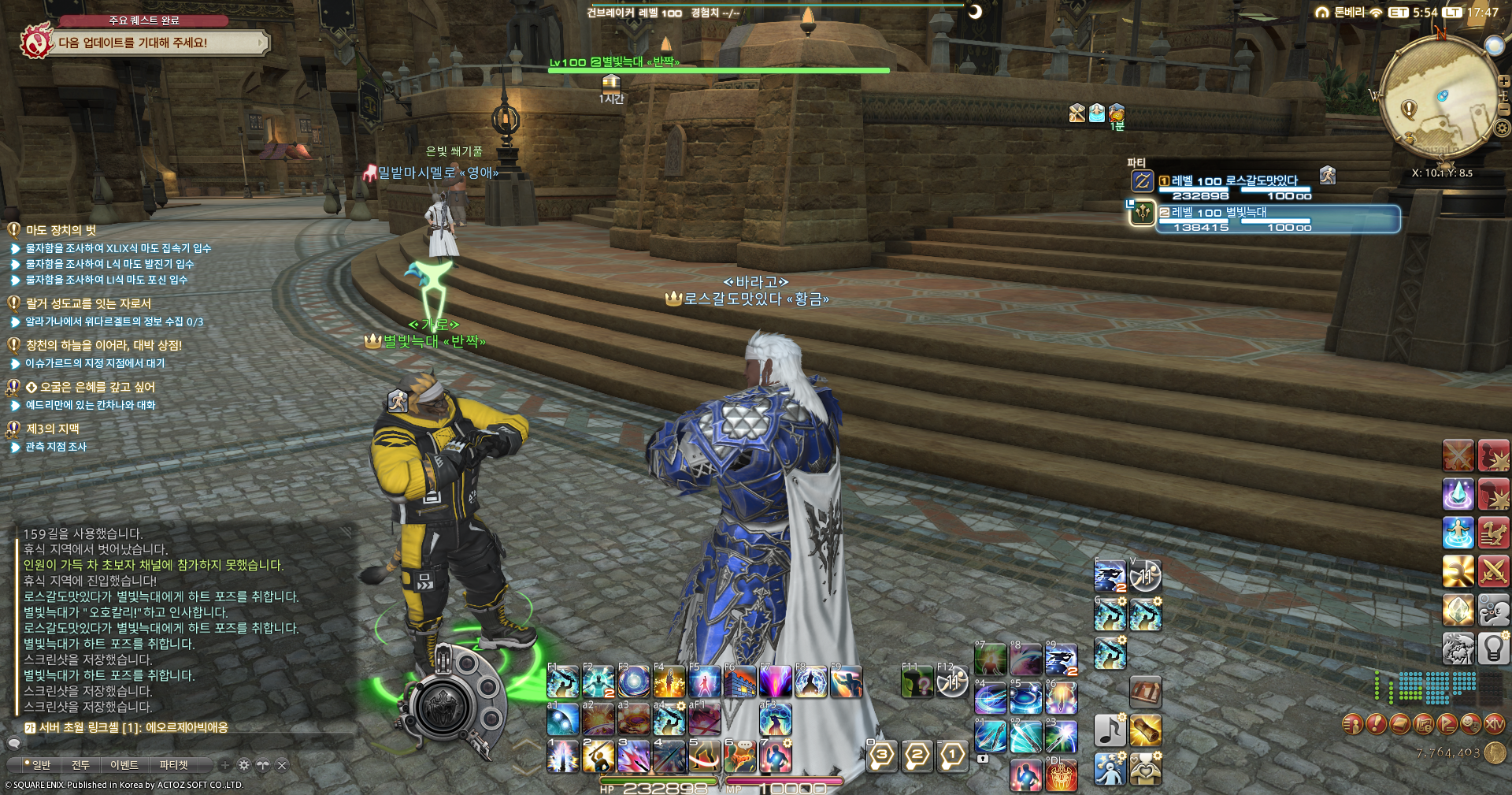Add a new chat tab with plus button
The width and height of the screenshot is (1512, 795).
[225, 764]
